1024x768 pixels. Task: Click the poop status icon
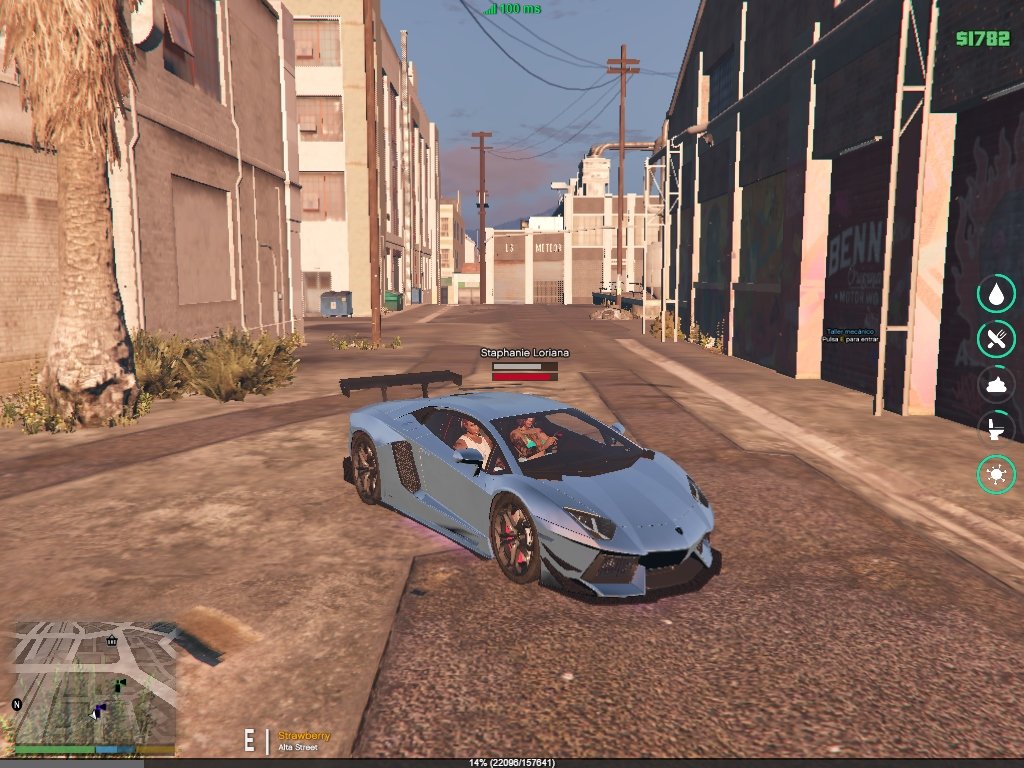point(996,384)
